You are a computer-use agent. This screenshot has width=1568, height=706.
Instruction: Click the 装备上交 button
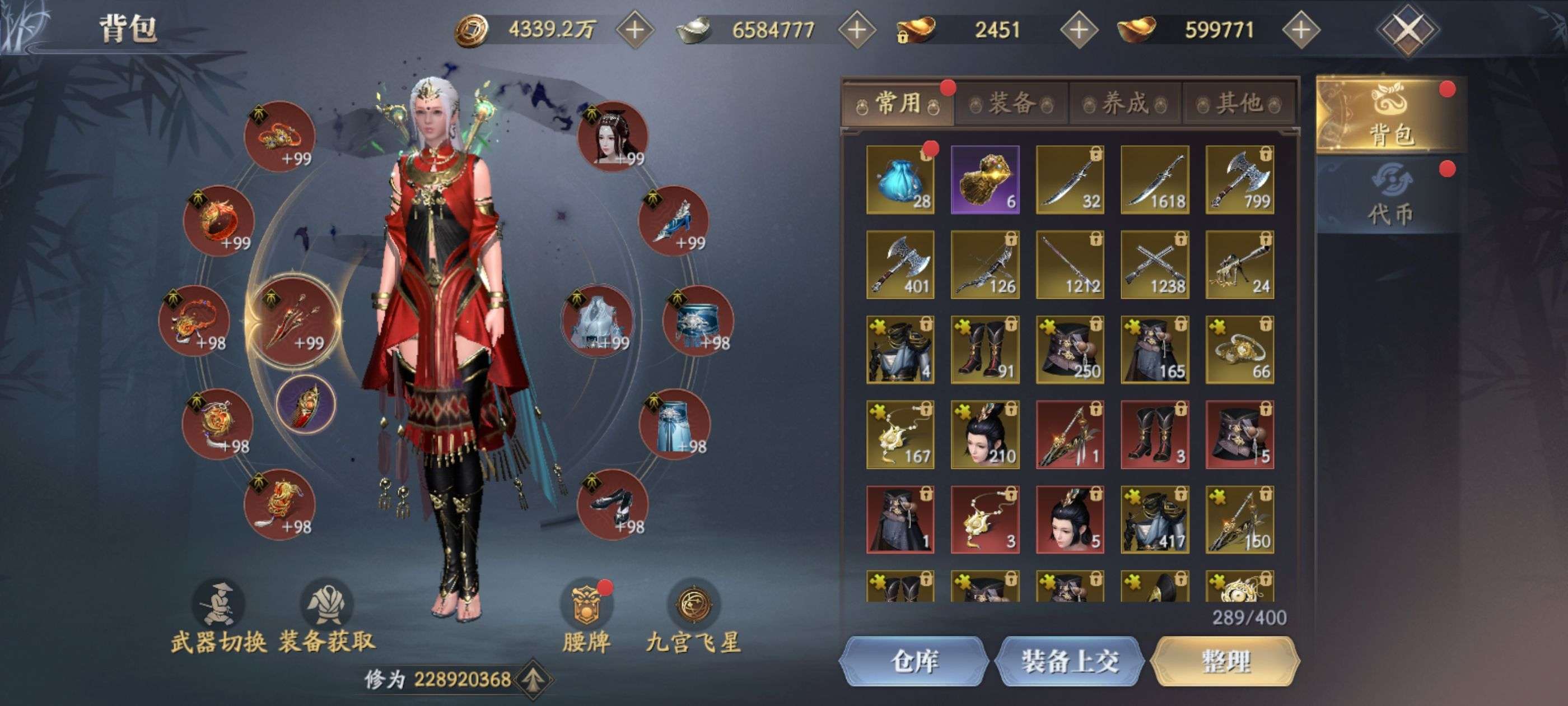(x=1070, y=661)
